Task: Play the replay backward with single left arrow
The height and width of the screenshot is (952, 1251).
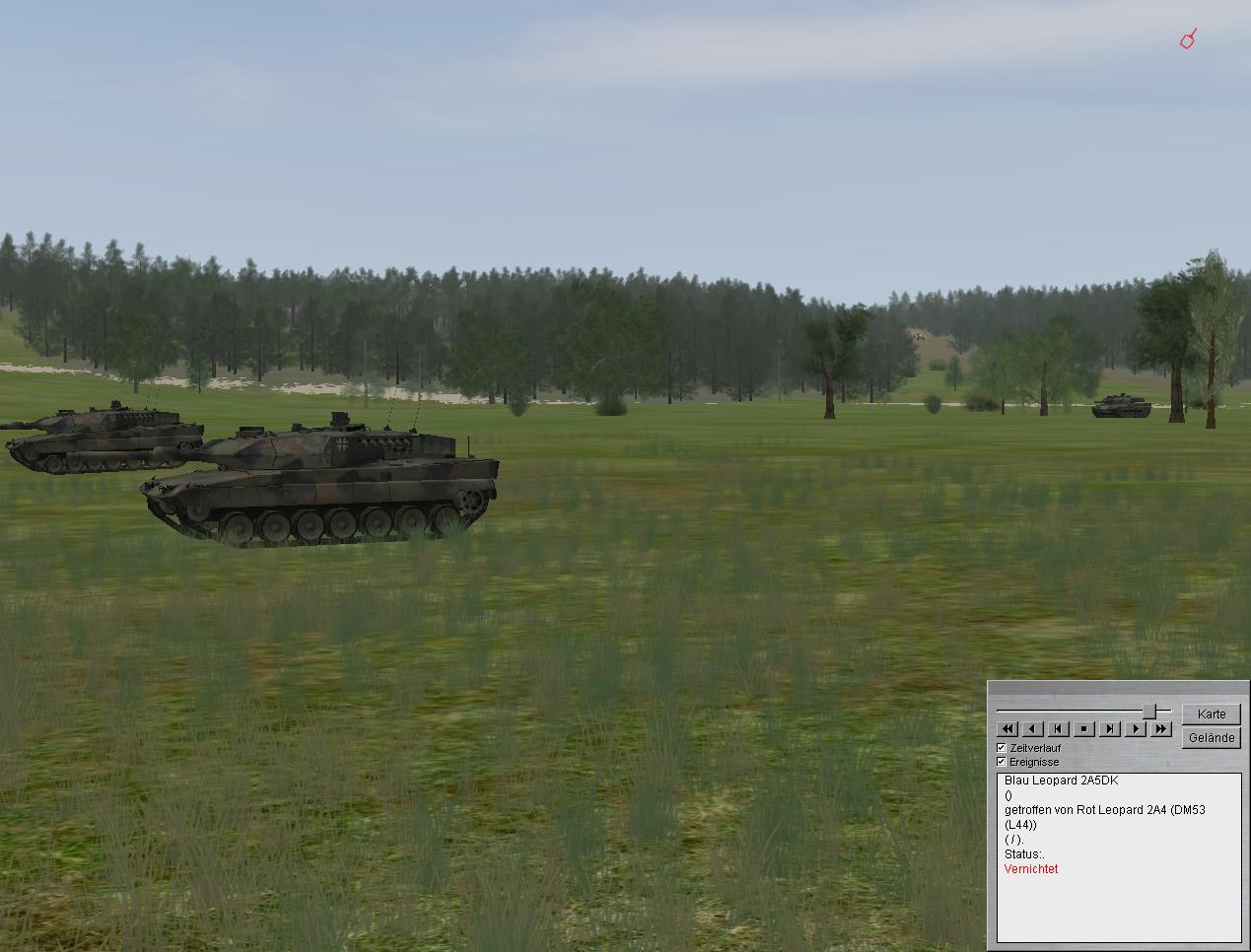Action: coord(1033,729)
